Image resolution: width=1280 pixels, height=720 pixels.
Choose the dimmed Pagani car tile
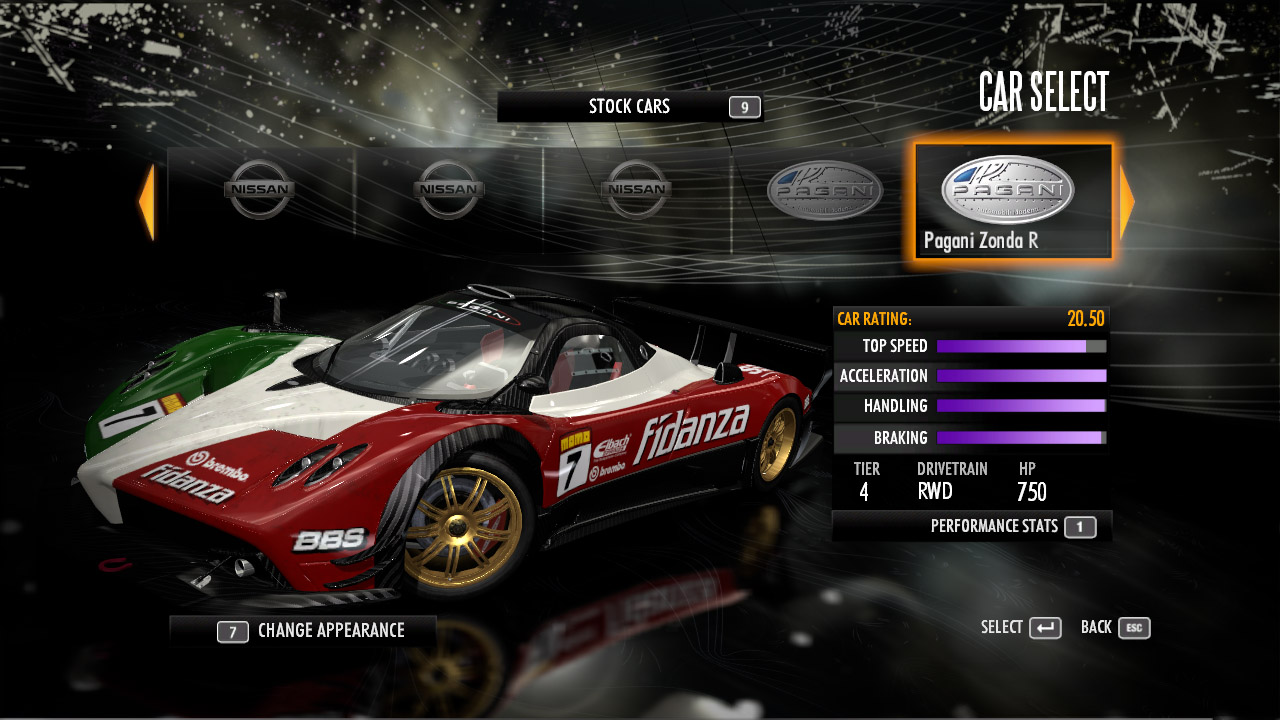[824, 192]
